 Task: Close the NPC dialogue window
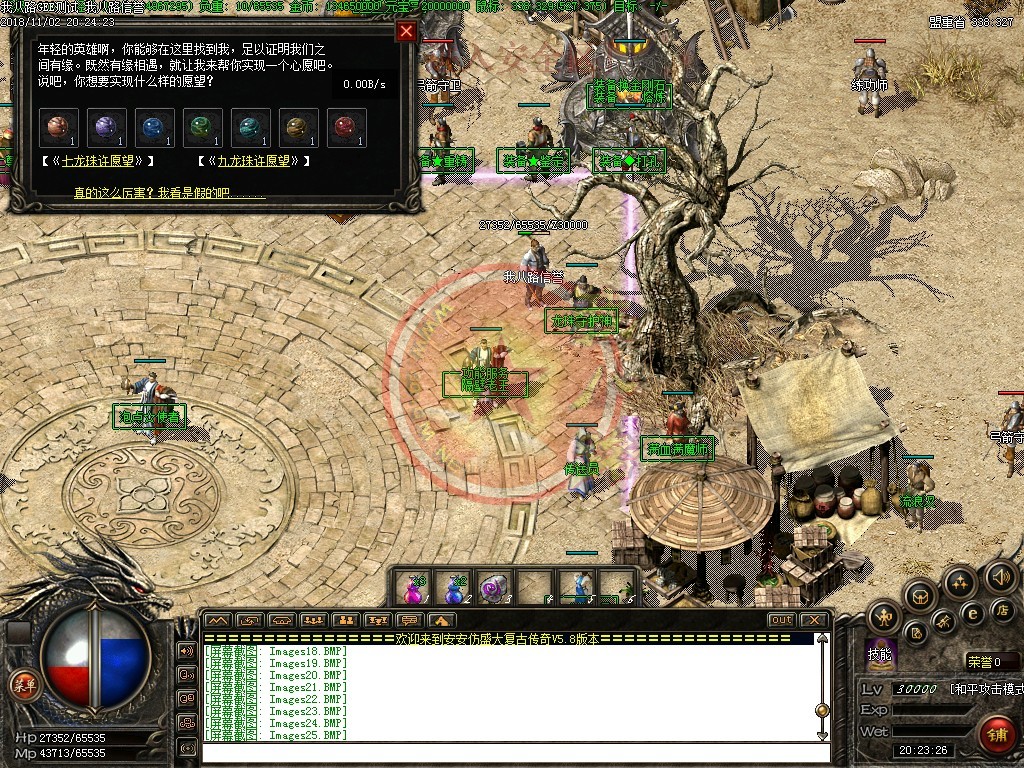(x=406, y=32)
